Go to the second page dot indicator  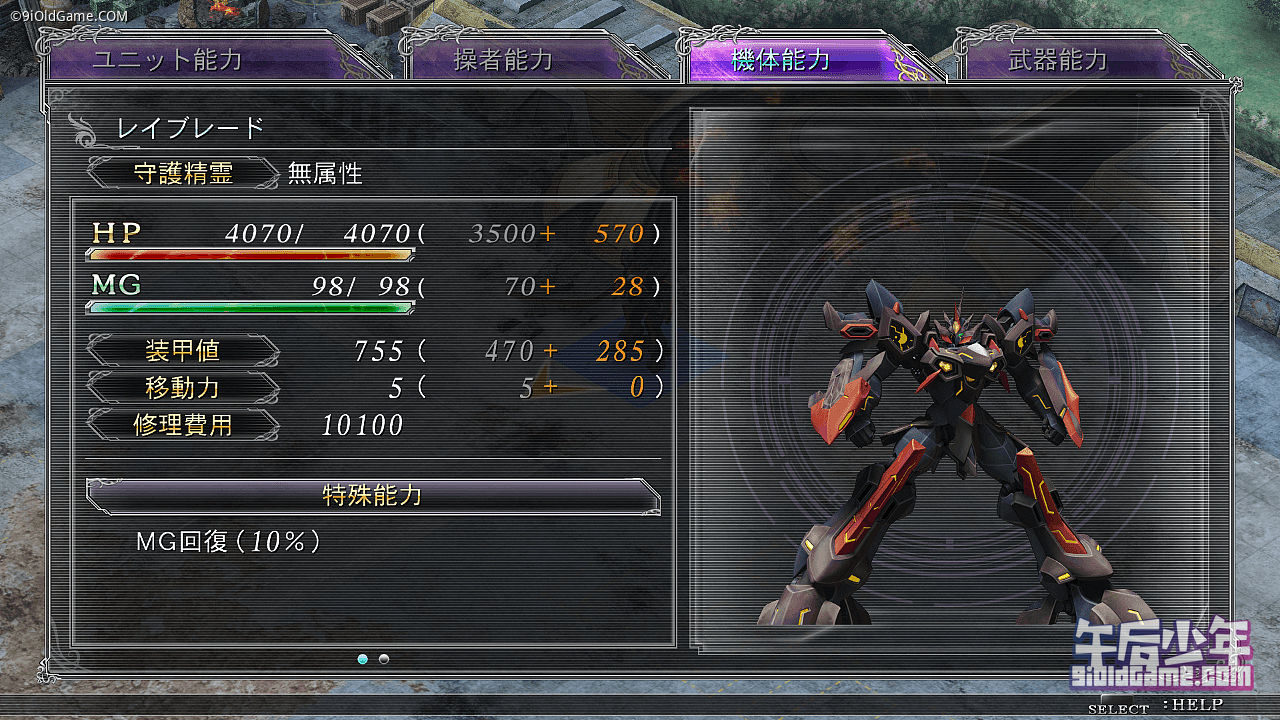(384, 659)
